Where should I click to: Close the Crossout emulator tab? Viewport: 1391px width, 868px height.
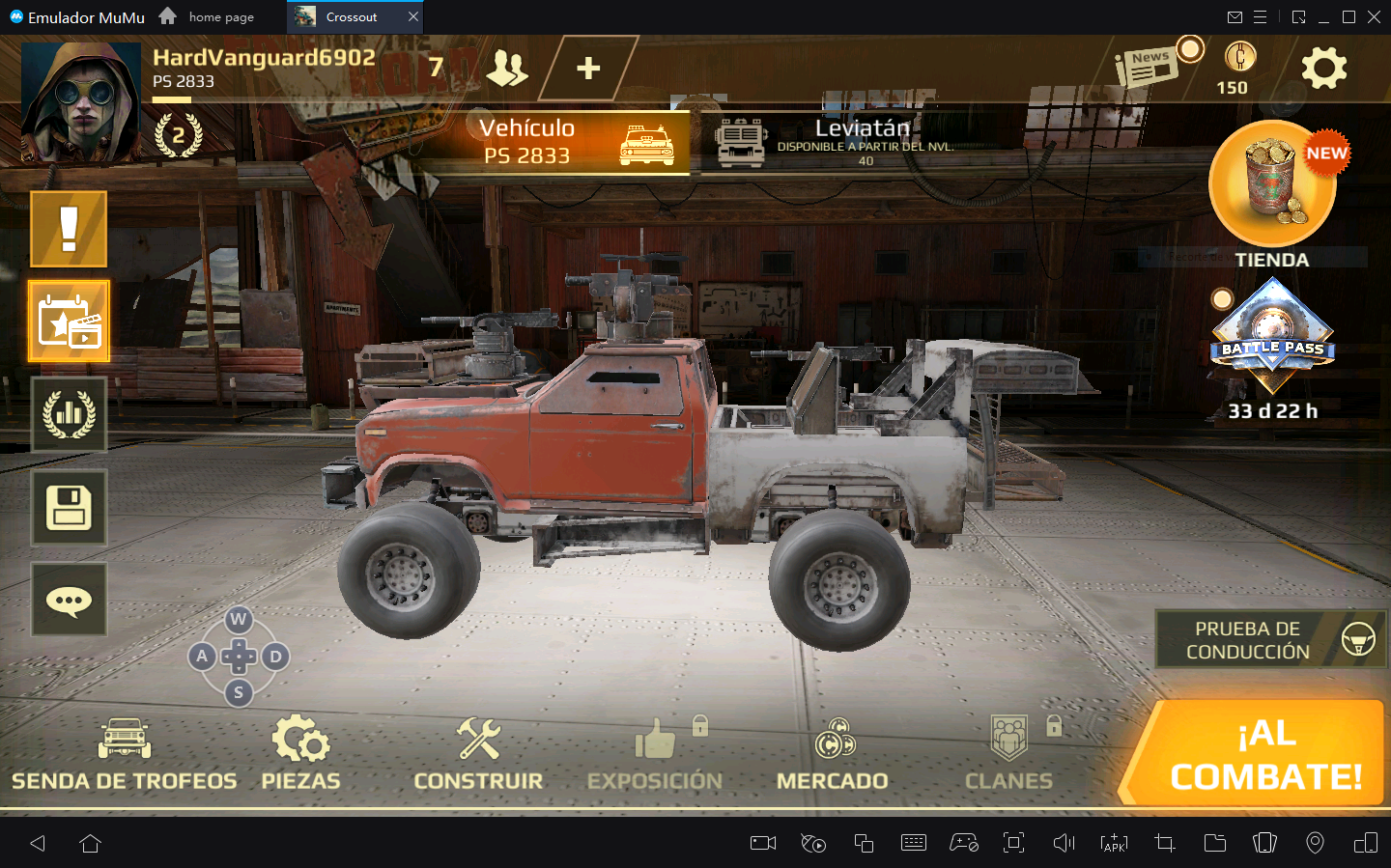coord(413,16)
